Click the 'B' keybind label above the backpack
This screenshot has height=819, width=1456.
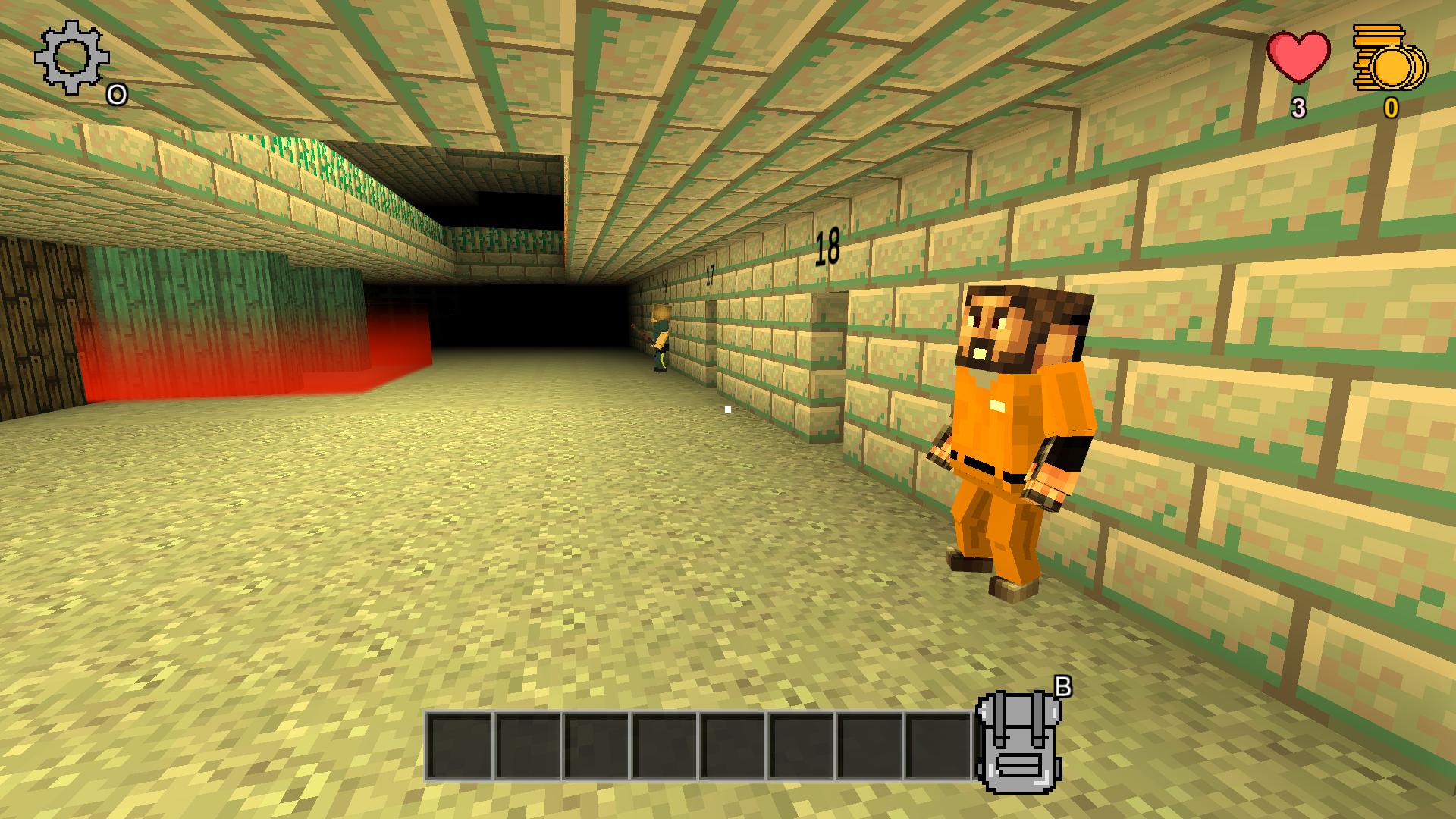coord(1065,686)
